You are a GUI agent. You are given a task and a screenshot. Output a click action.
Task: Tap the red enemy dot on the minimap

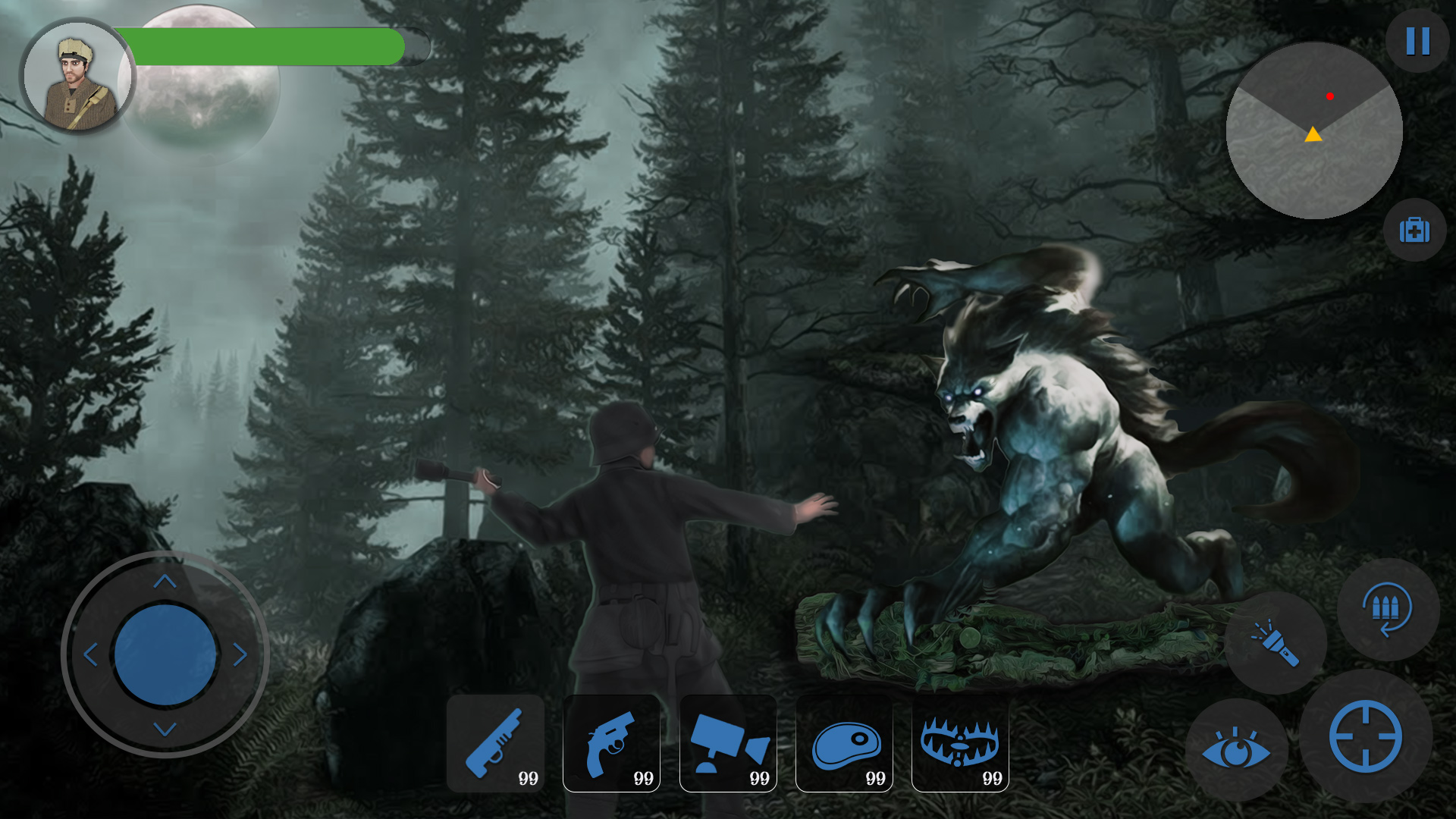point(1332,96)
